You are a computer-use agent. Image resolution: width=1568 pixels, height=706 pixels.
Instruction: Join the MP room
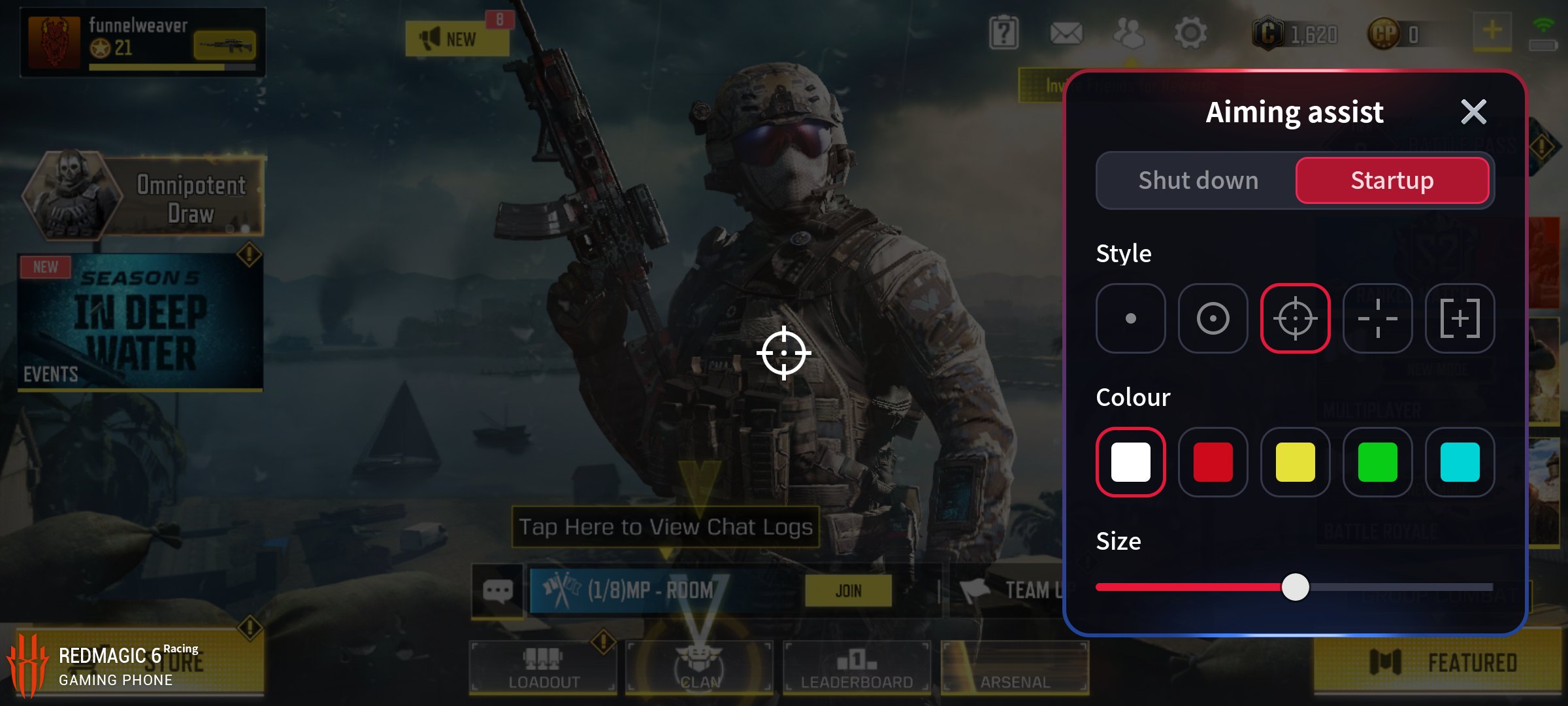(x=848, y=591)
